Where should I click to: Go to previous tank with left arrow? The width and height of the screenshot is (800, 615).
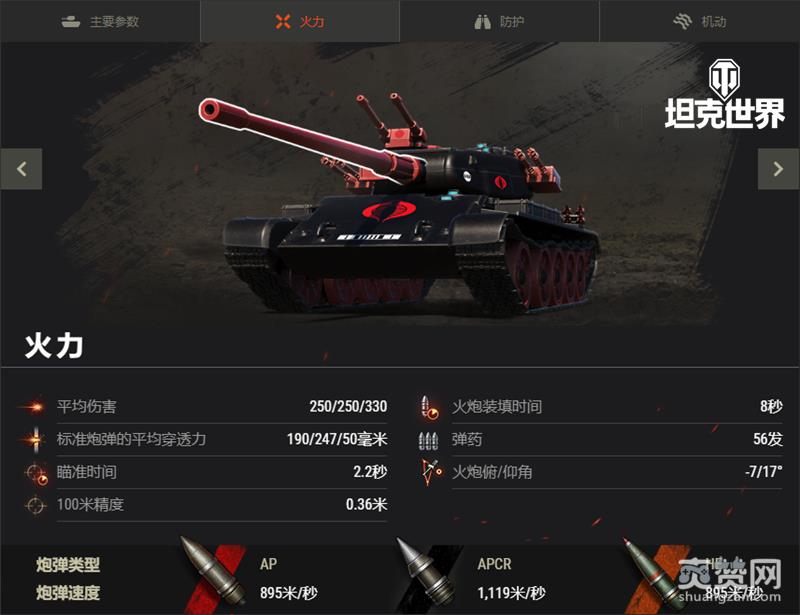pos(21,169)
